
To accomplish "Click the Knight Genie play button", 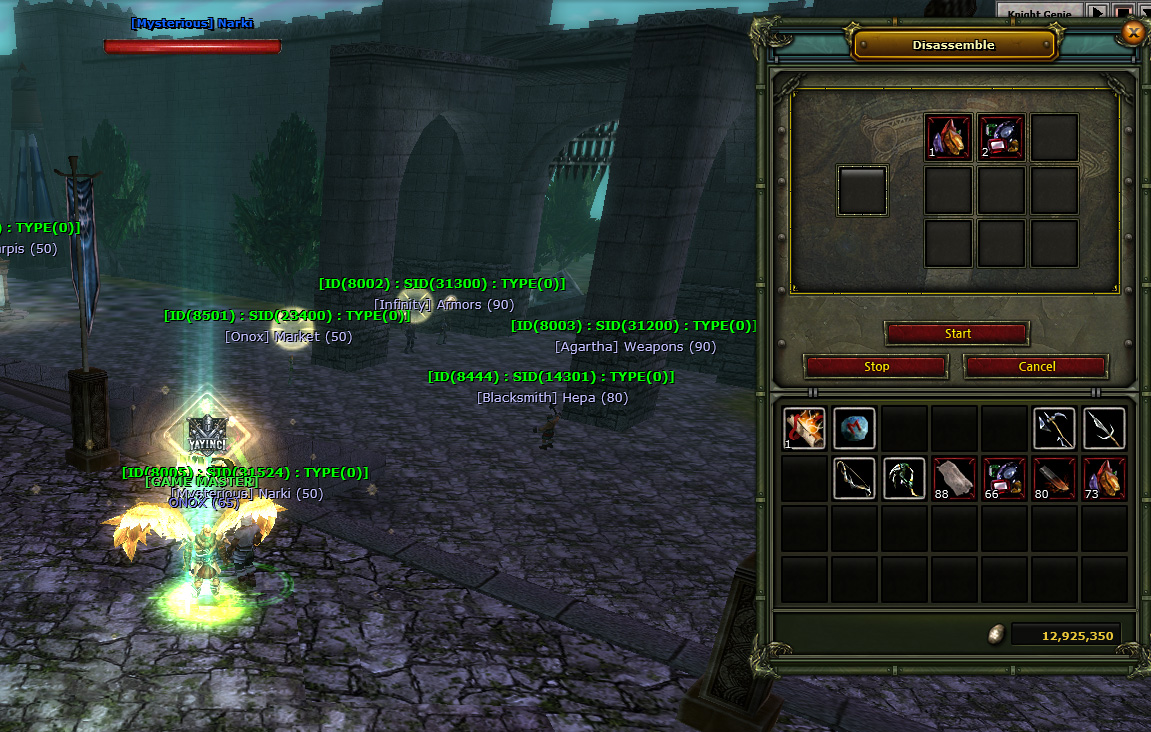I will coord(1098,12).
